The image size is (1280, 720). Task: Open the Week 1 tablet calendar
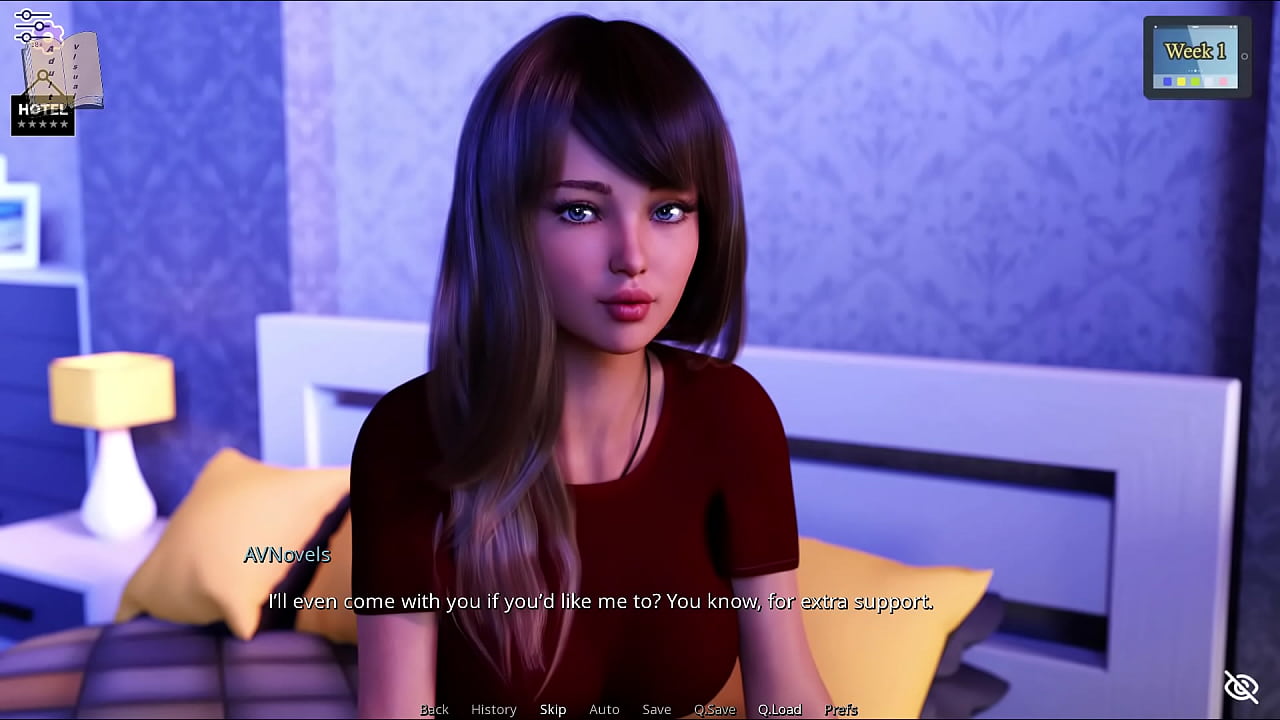coord(1196,57)
